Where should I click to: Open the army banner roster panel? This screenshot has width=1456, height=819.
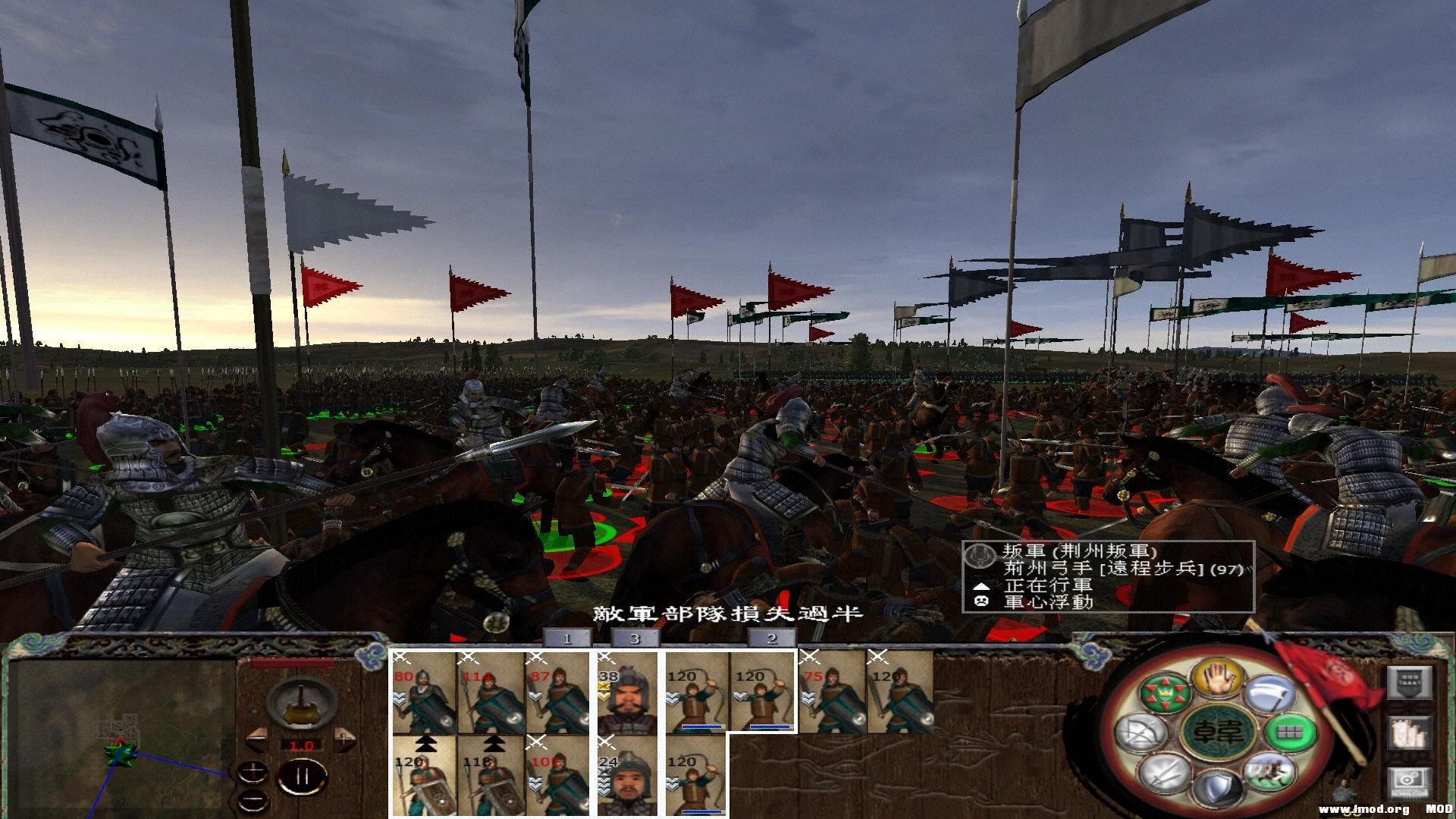click(x=1410, y=682)
